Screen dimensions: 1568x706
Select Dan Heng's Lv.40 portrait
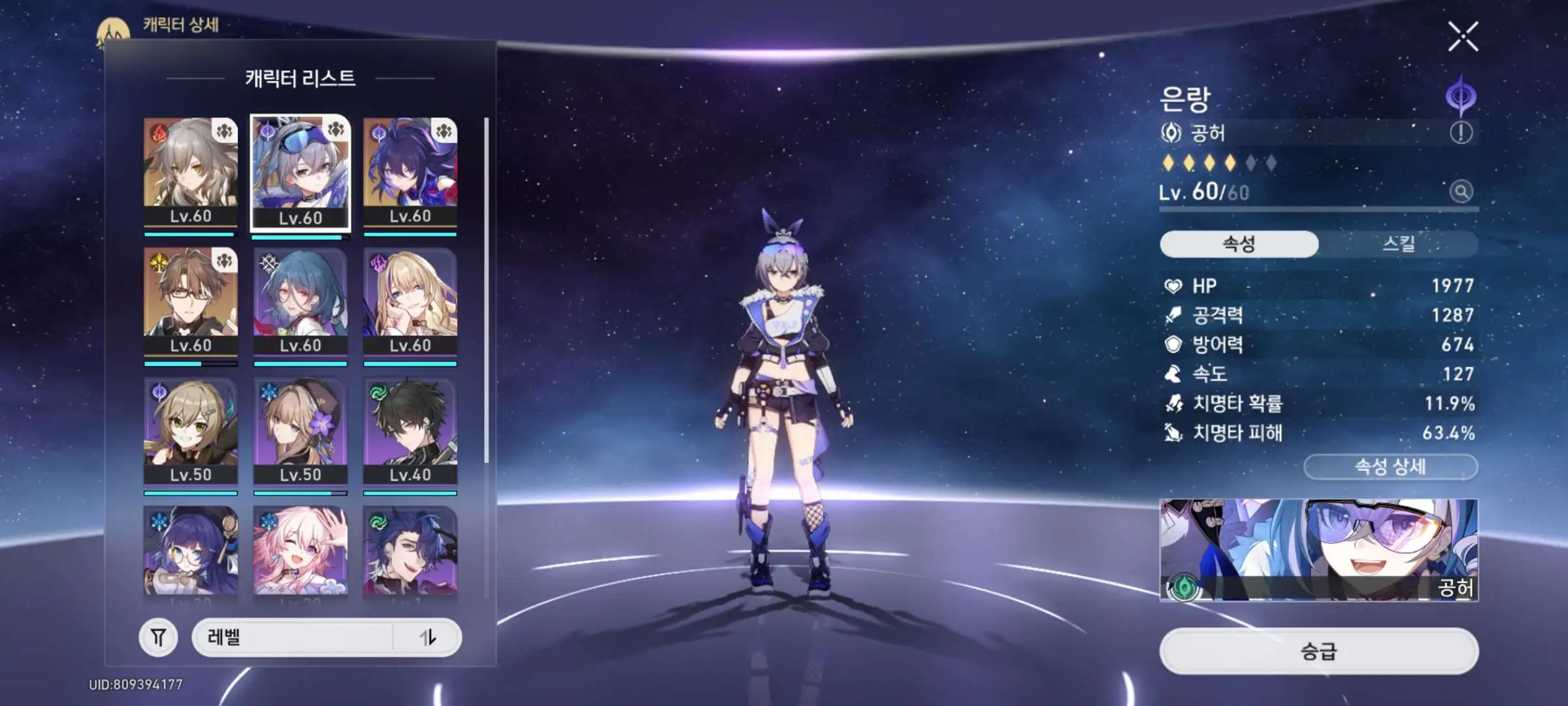point(410,432)
